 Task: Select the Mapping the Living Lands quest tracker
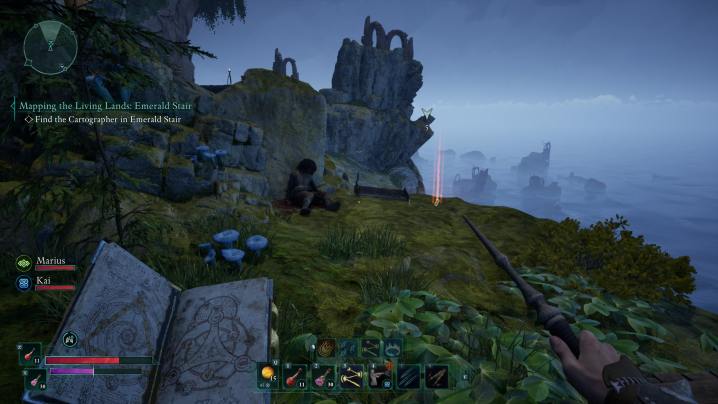click(107, 105)
